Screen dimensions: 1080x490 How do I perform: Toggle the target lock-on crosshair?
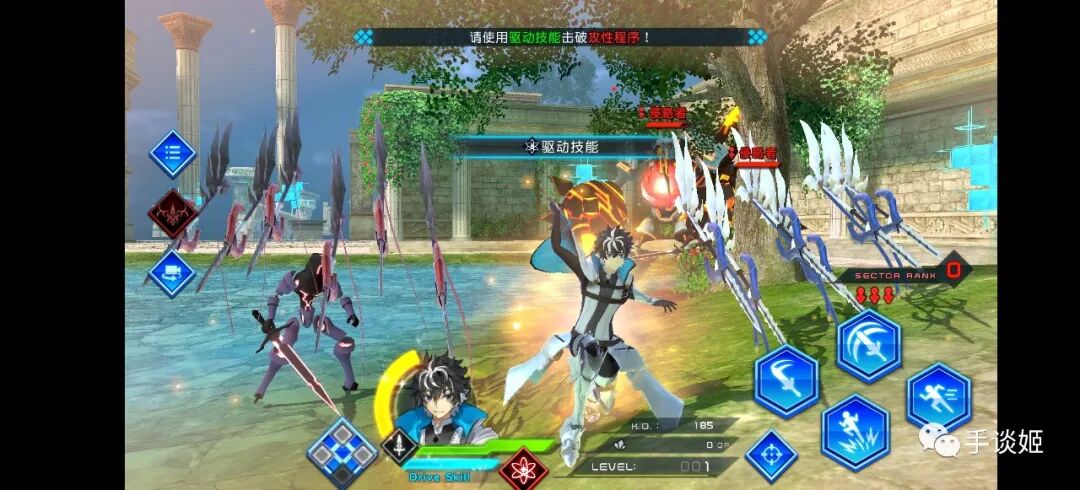click(771, 456)
